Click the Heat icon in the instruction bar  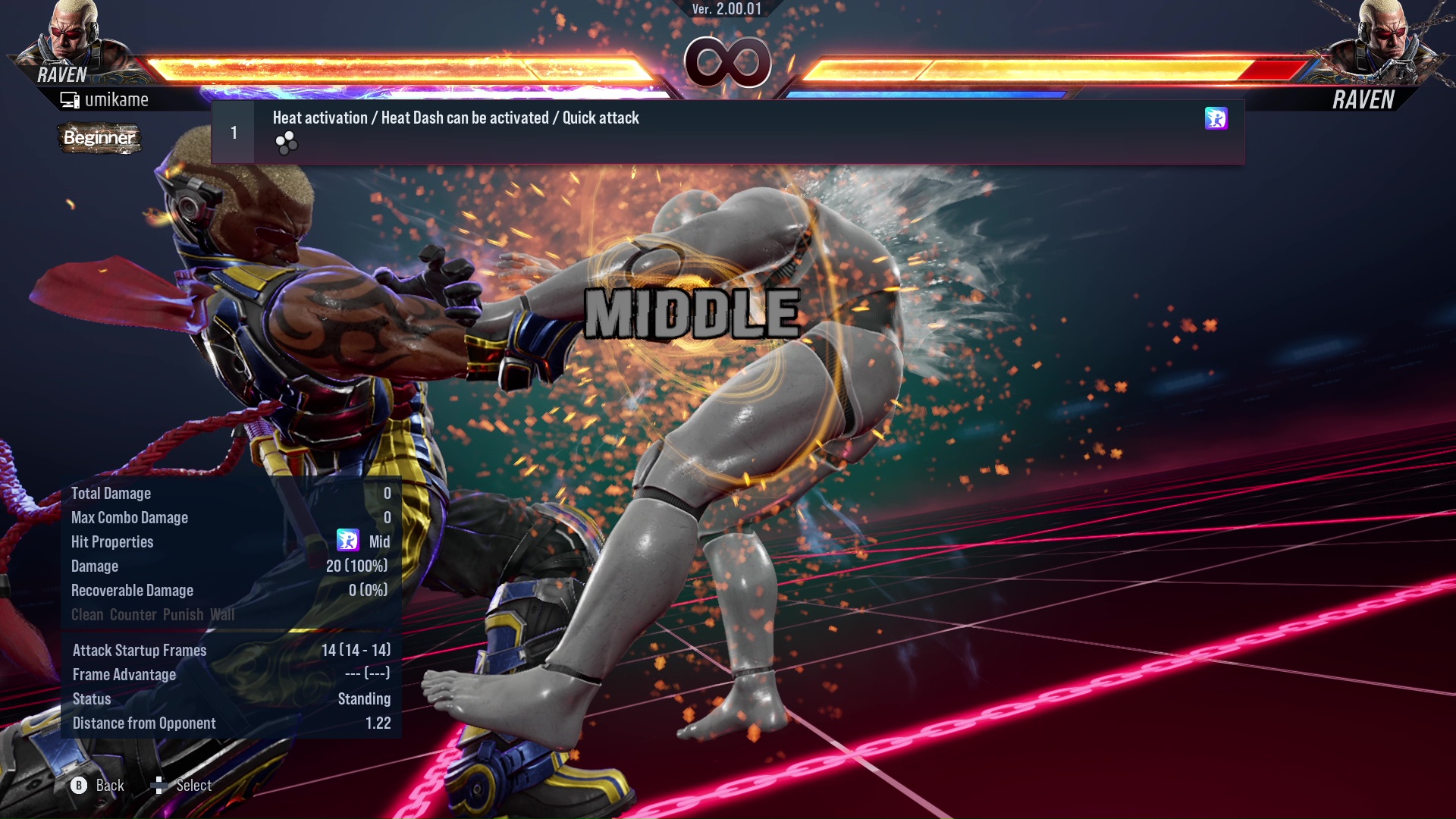1215,119
